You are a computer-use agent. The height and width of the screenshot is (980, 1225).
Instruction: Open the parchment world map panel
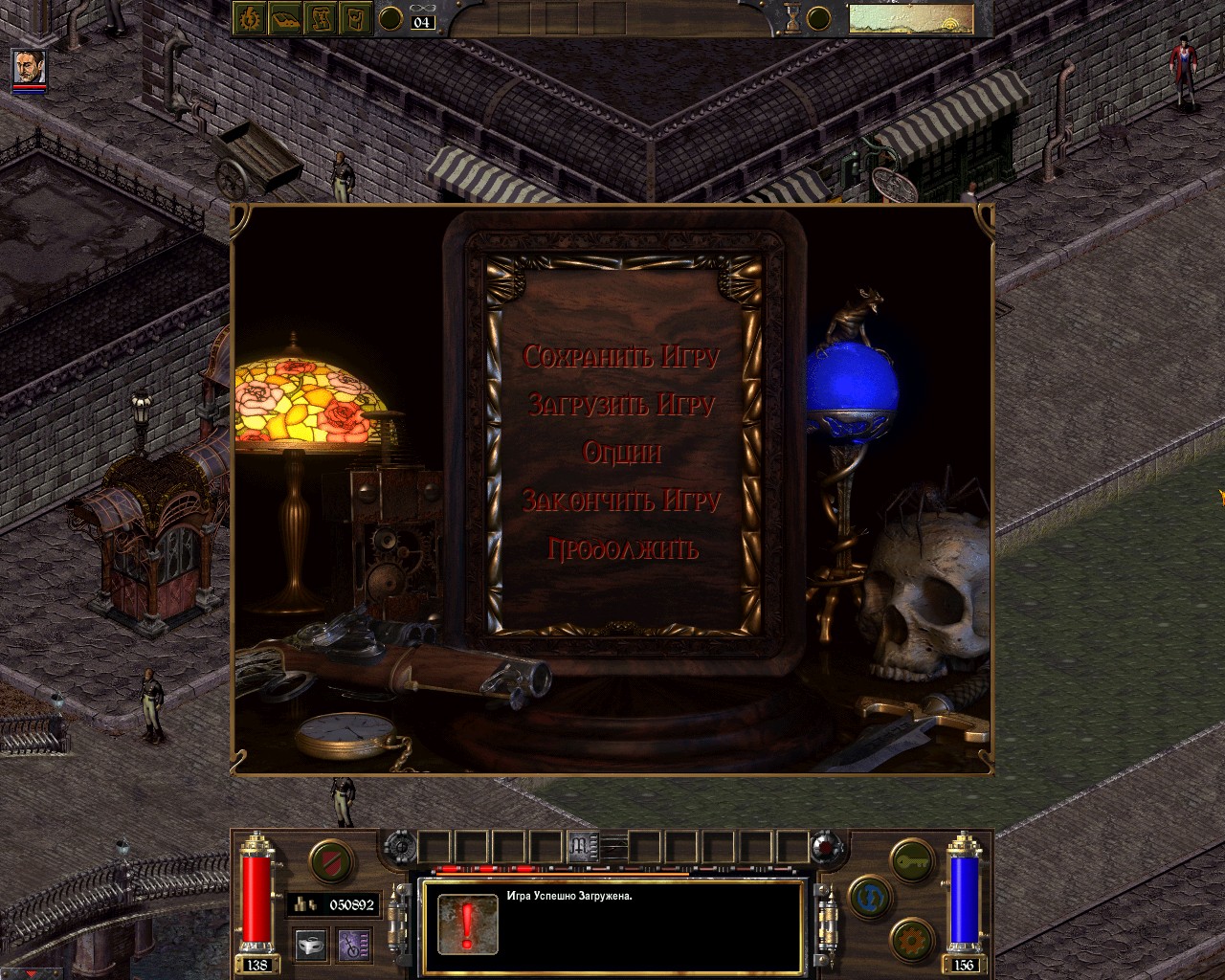pos(910,19)
